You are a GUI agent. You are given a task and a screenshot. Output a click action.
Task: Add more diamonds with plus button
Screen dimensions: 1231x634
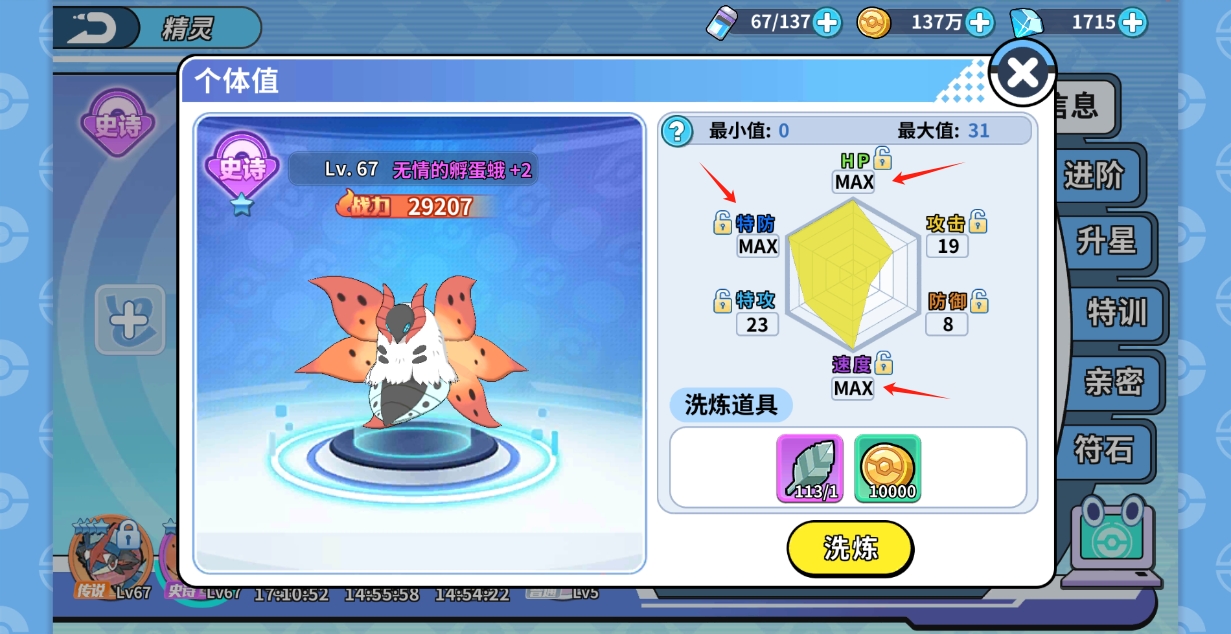click(1132, 22)
